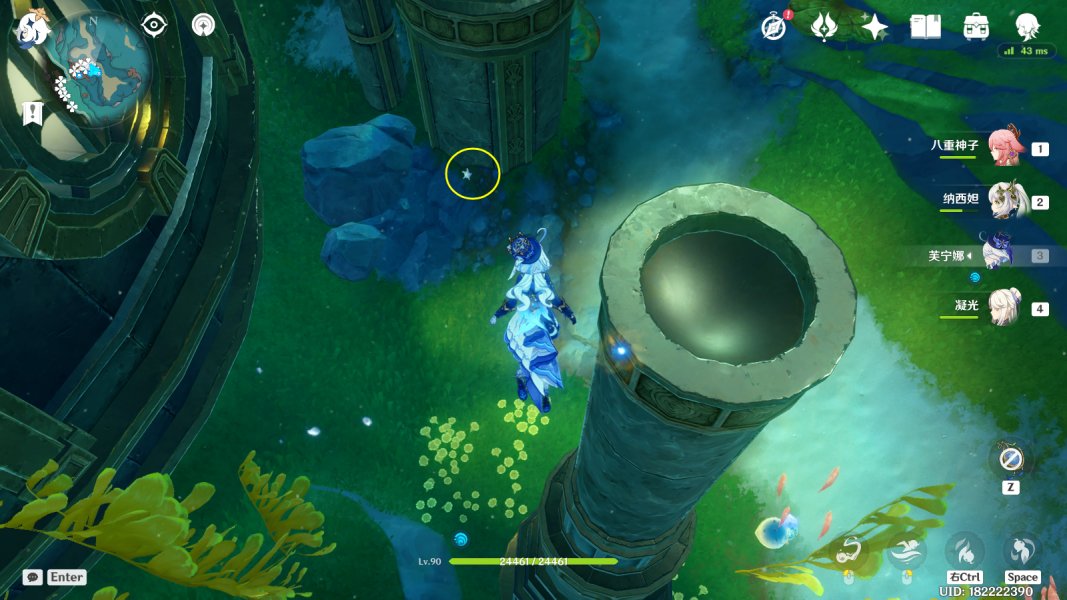This screenshot has width=1067, height=600.
Task: Open the quest list exclamation banner
Action: pyautogui.click(x=32, y=113)
